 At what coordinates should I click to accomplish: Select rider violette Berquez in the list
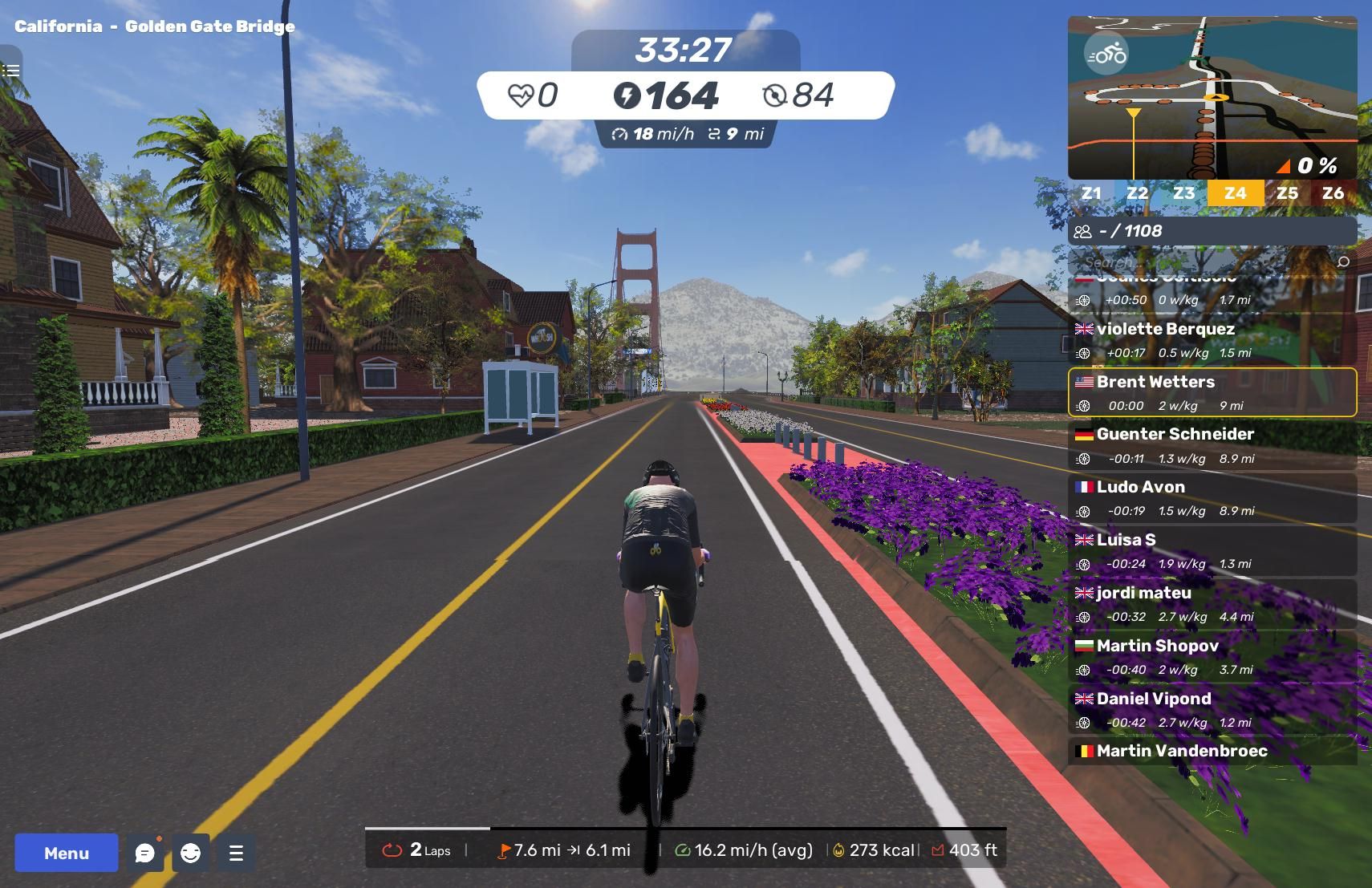[1212, 340]
